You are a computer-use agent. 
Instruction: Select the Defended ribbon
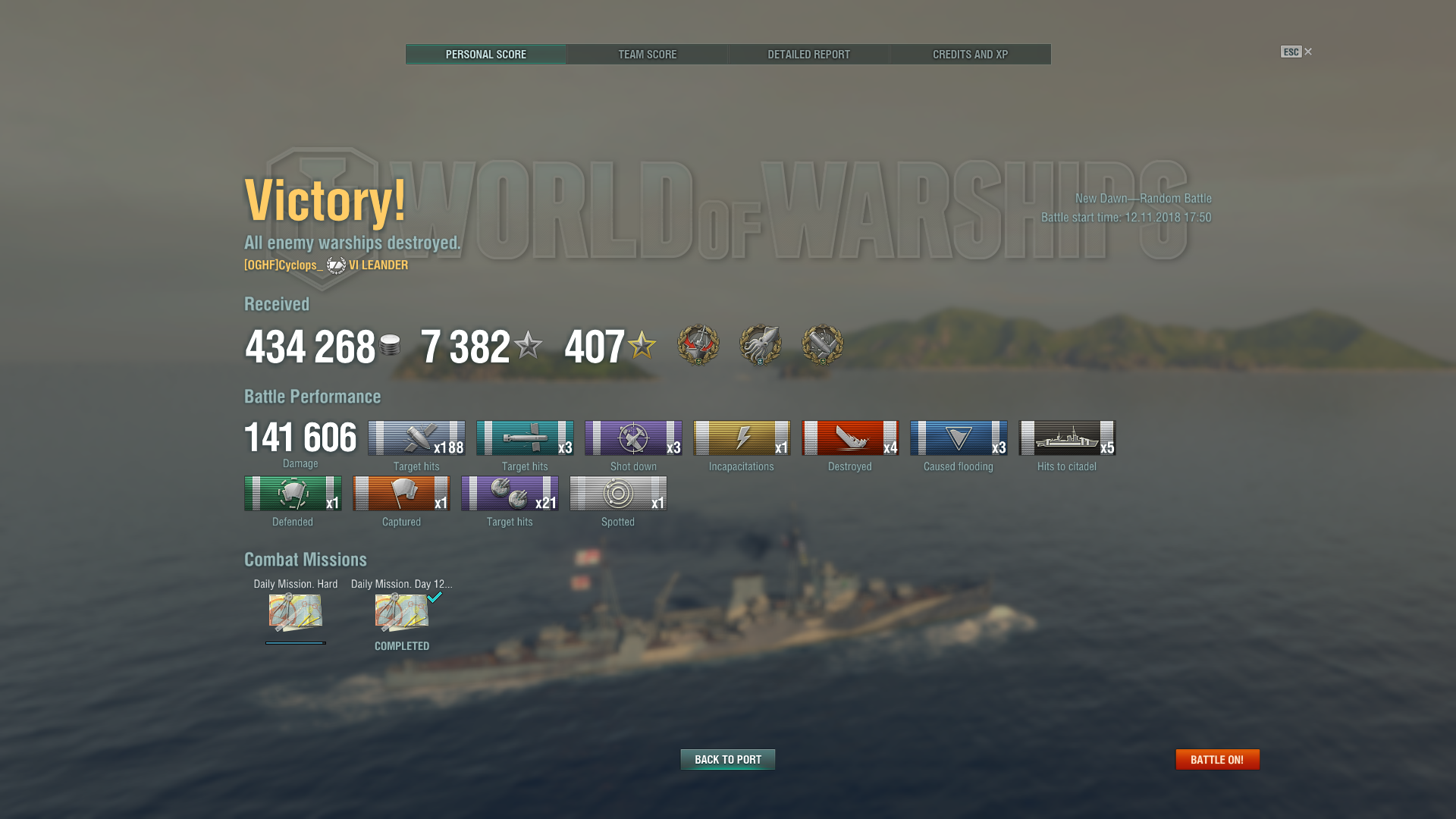pyautogui.click(x=293, y=494)
